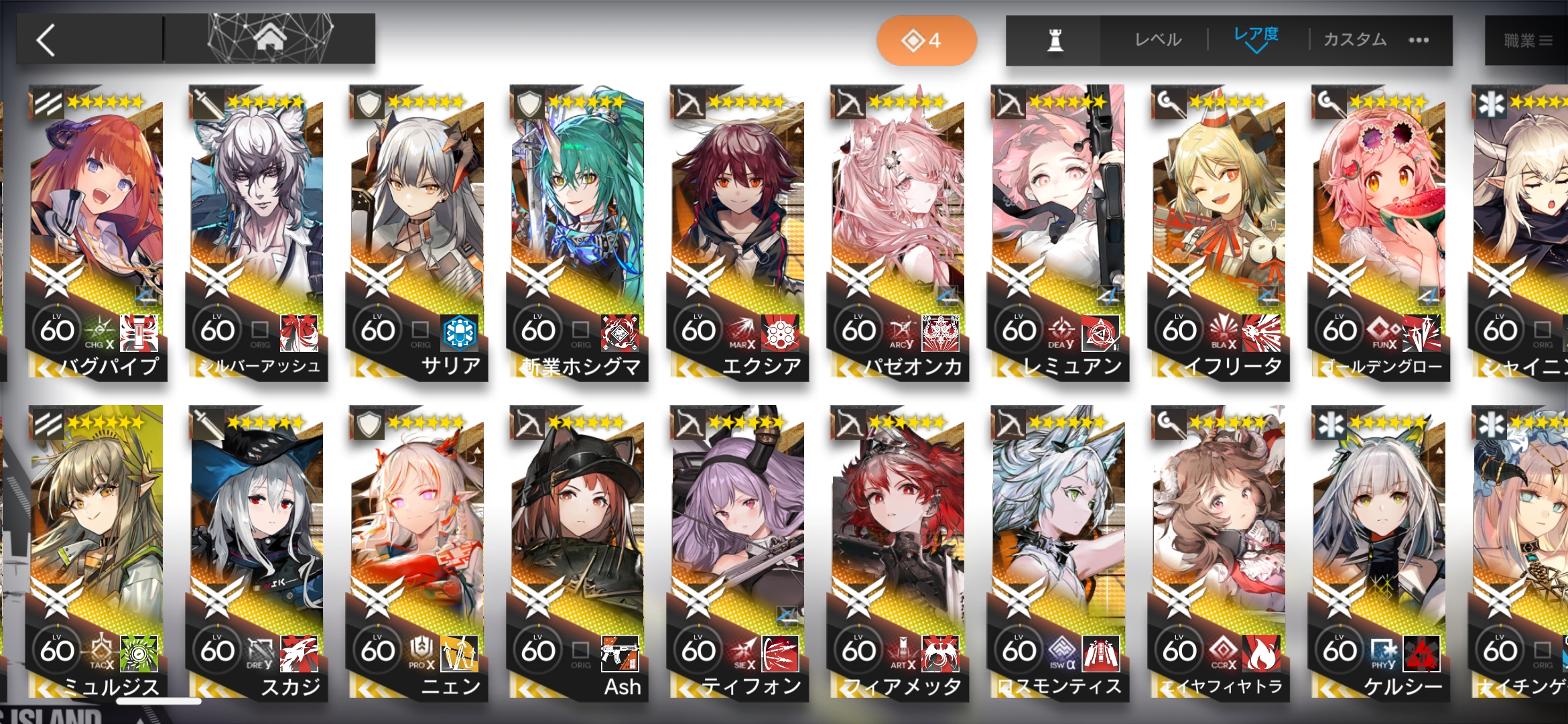Sort operators by レベル
This screenshot has width=1568, height=724.
coord(1158,40)
